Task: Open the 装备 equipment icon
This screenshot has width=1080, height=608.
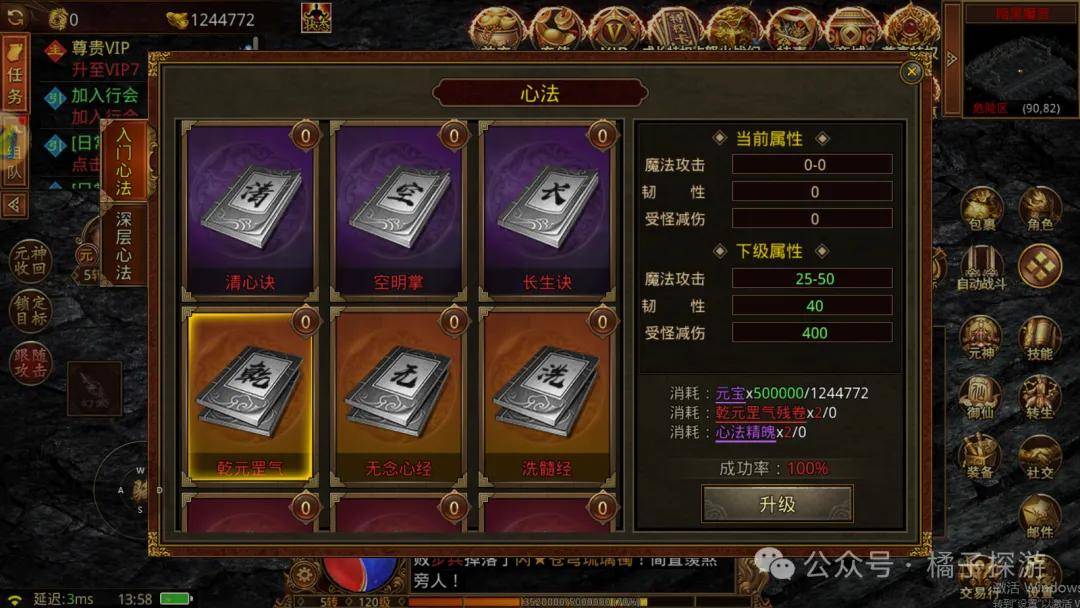Action: pyautogui.click(x=981, y=458)
